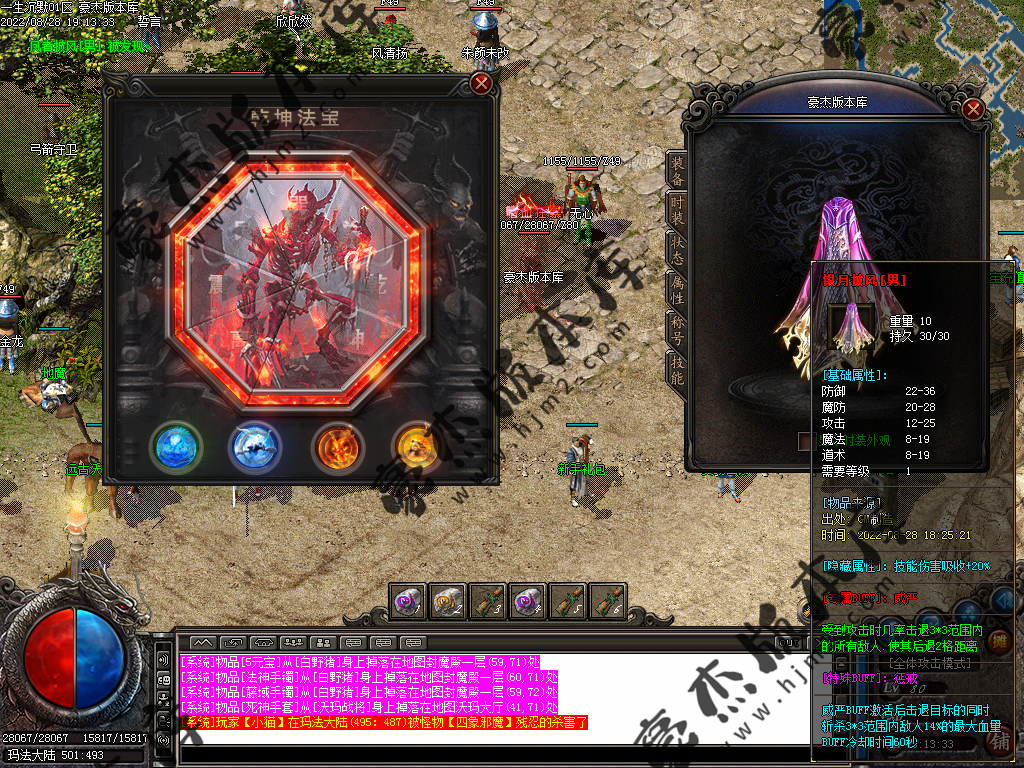Select the green-ringed blue crystal orb

pos(176,447)
